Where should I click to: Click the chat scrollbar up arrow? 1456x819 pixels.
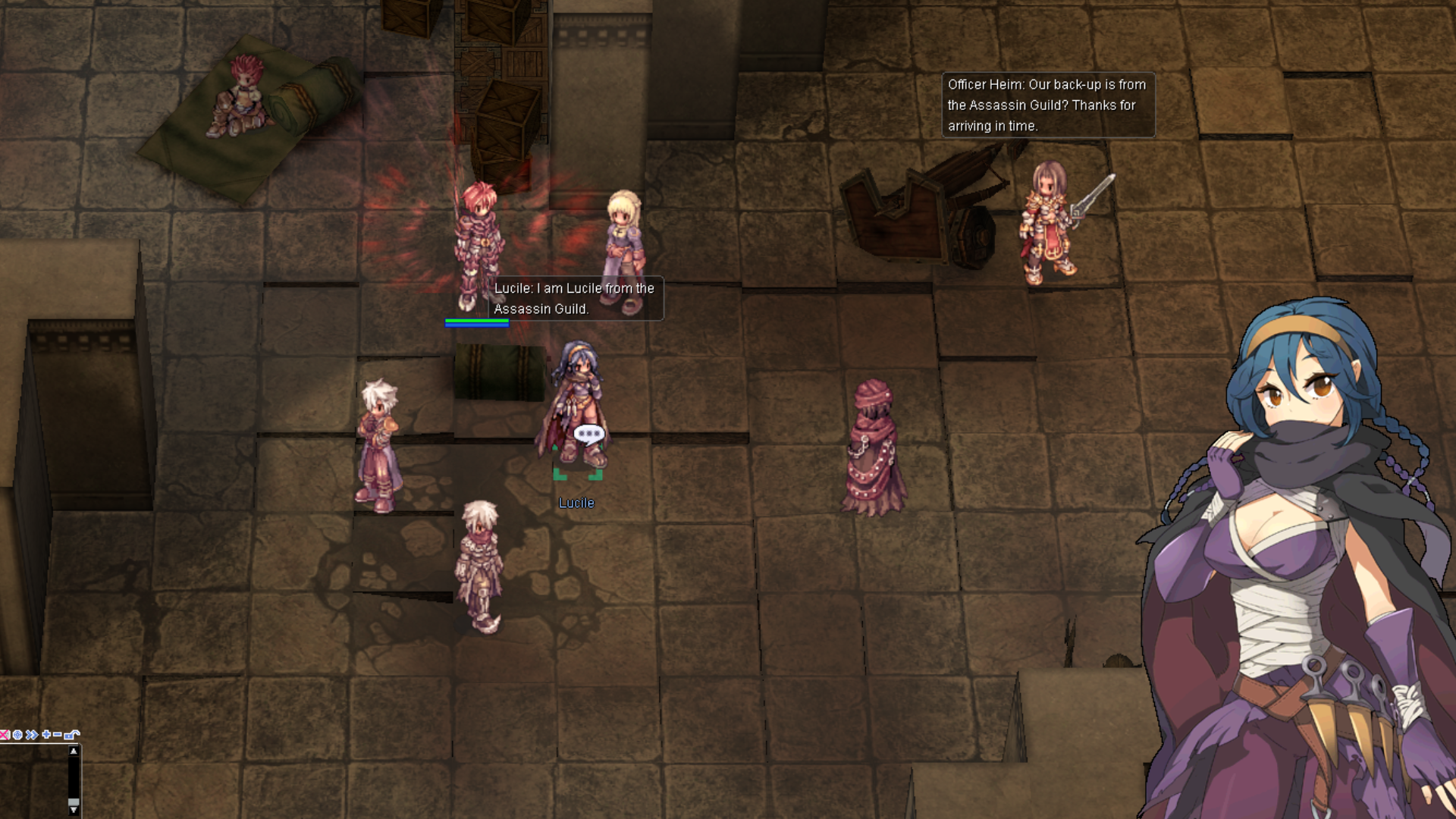[x=74, y=752]
